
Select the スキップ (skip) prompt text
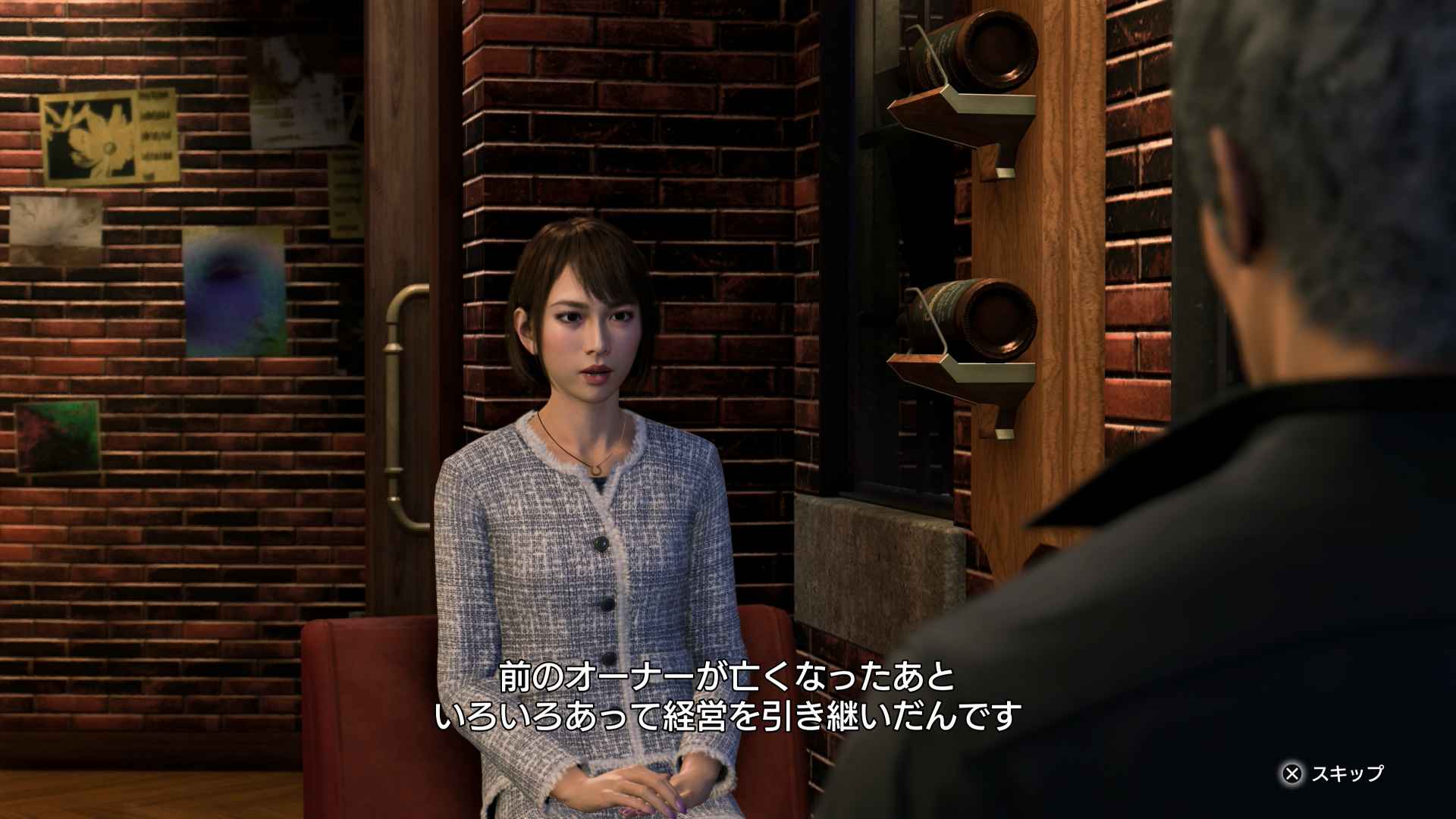tap(1346, 776)
